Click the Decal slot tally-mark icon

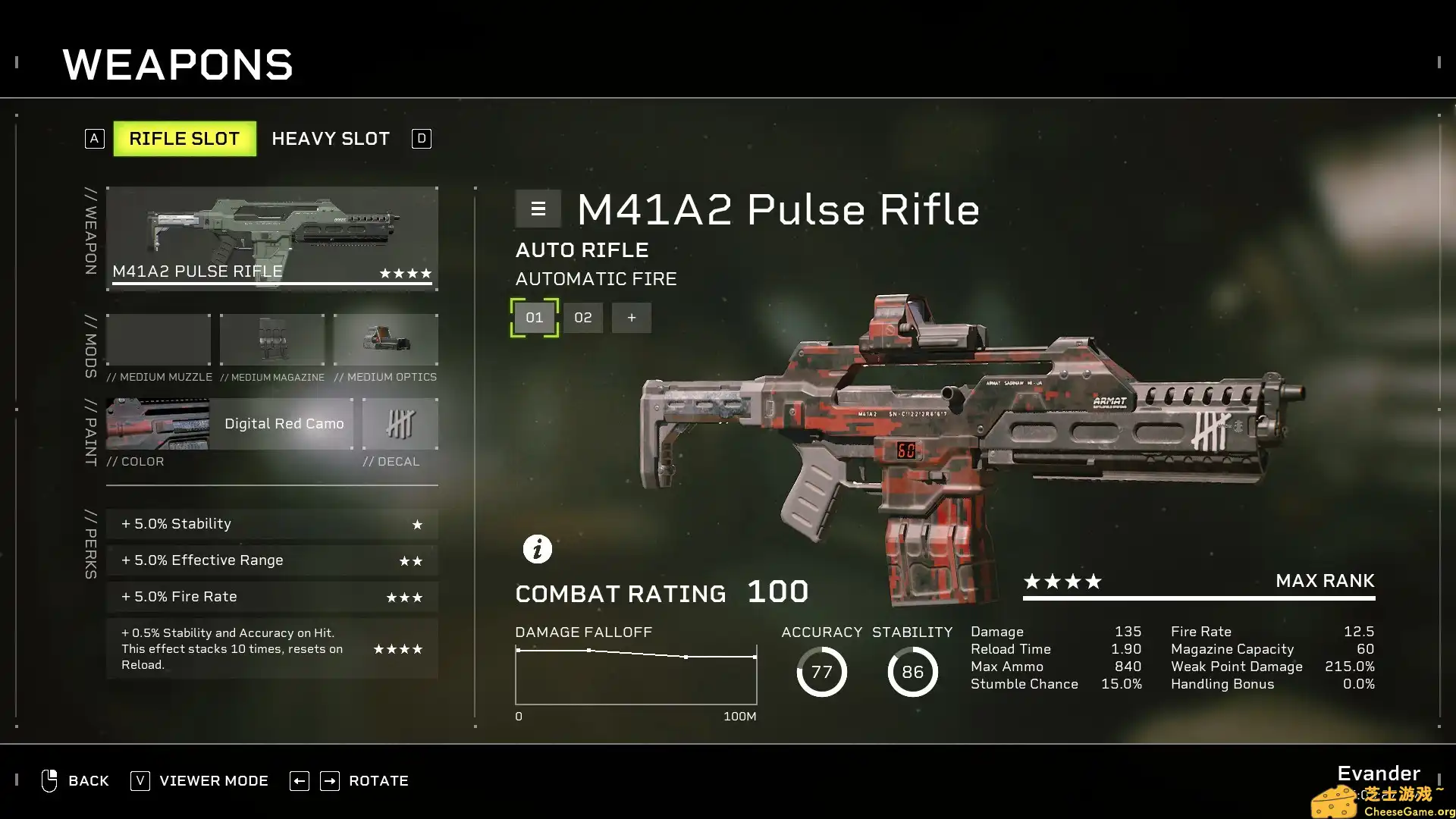tap(400, 423)
